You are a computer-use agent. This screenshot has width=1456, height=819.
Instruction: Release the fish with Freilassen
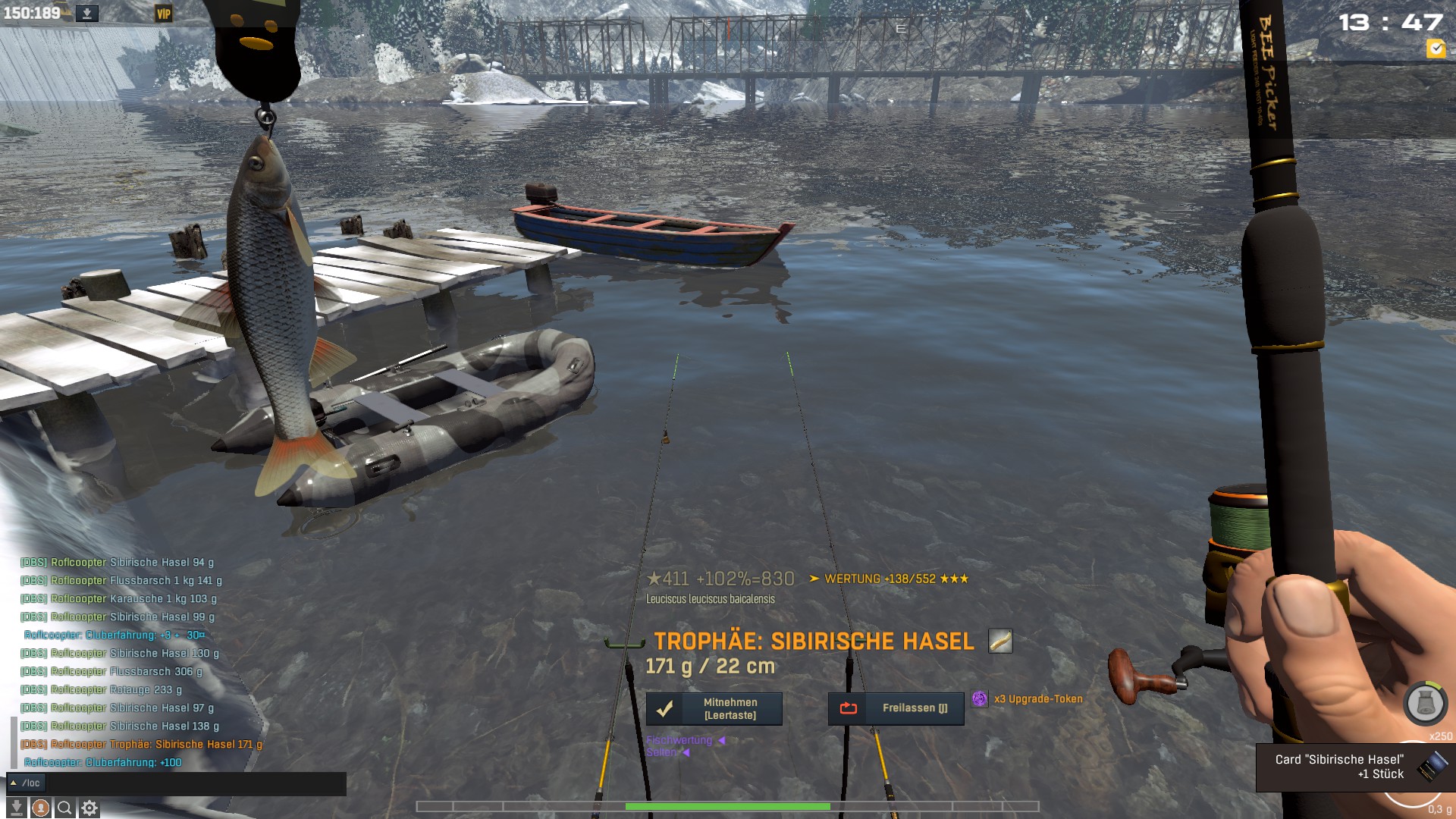pyautogui.click(x=896, y=708)
